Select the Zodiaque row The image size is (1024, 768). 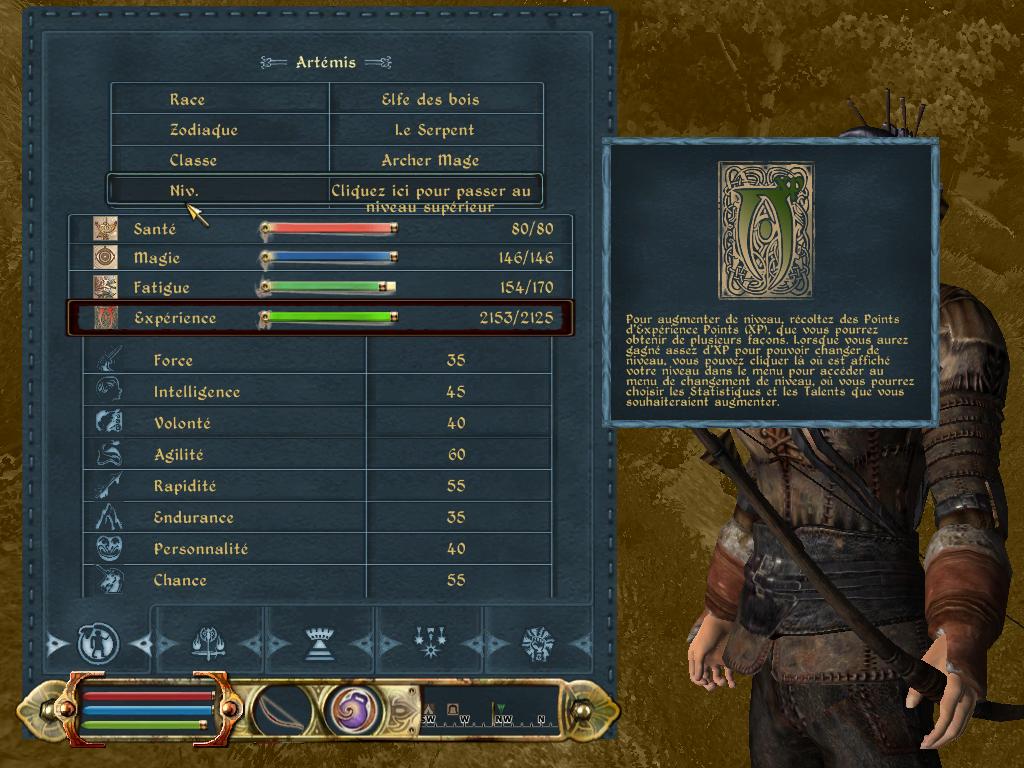[x=326, y=130]
